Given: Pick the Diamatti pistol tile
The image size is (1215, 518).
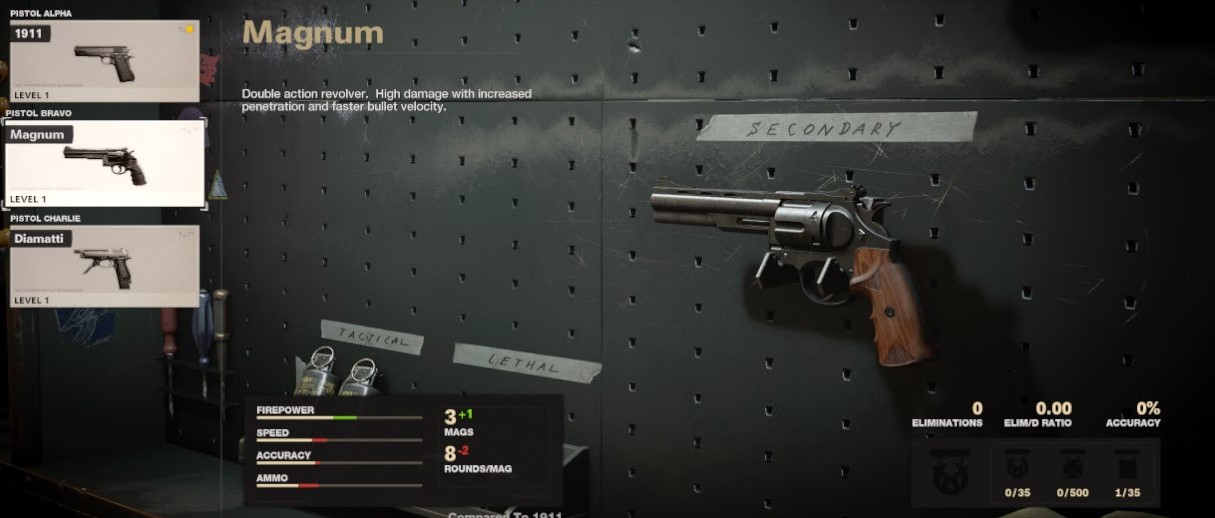Looking at the screenshot, I should click(104, 266).
